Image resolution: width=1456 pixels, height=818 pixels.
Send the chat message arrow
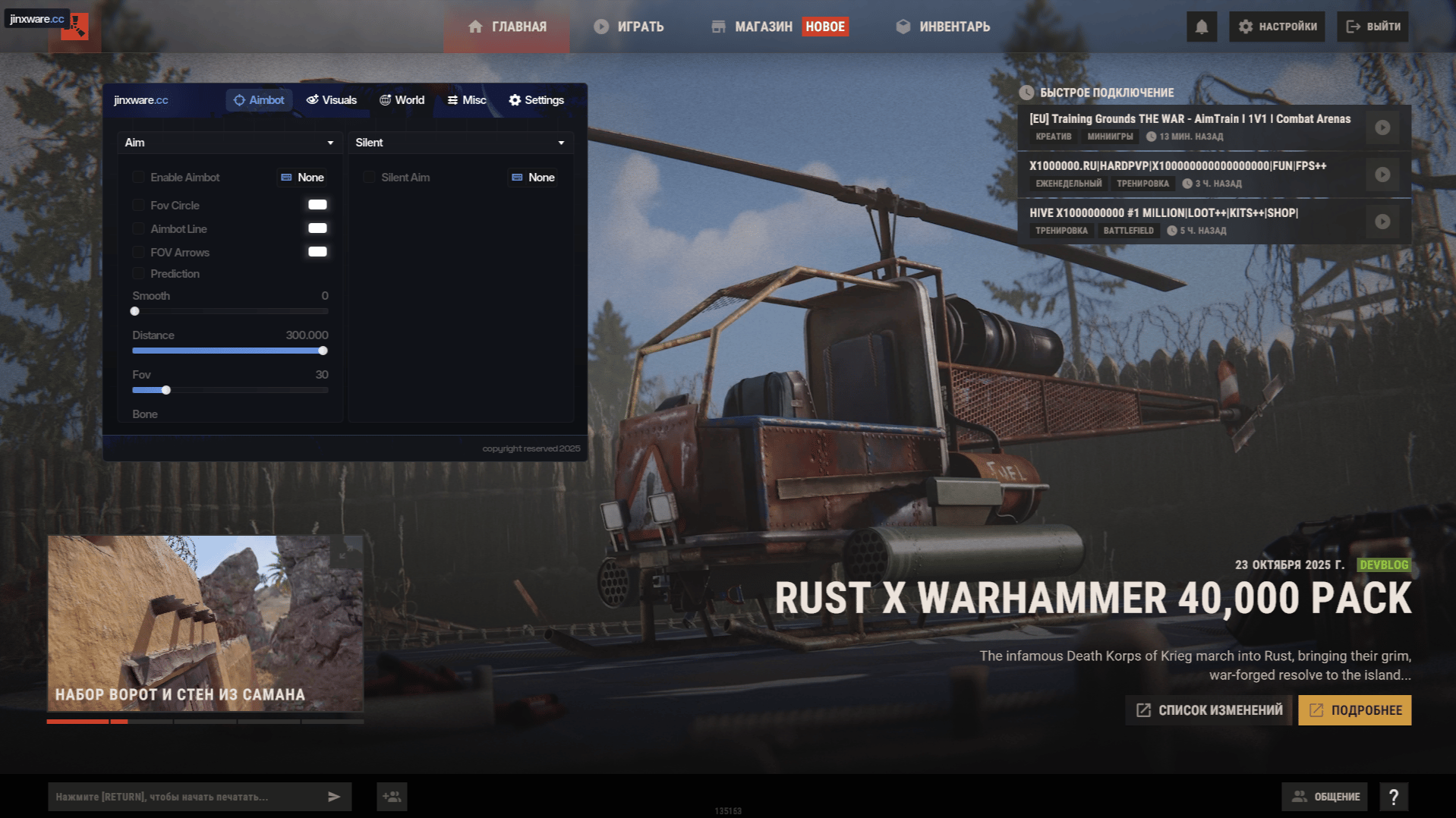tap(334, 797)
